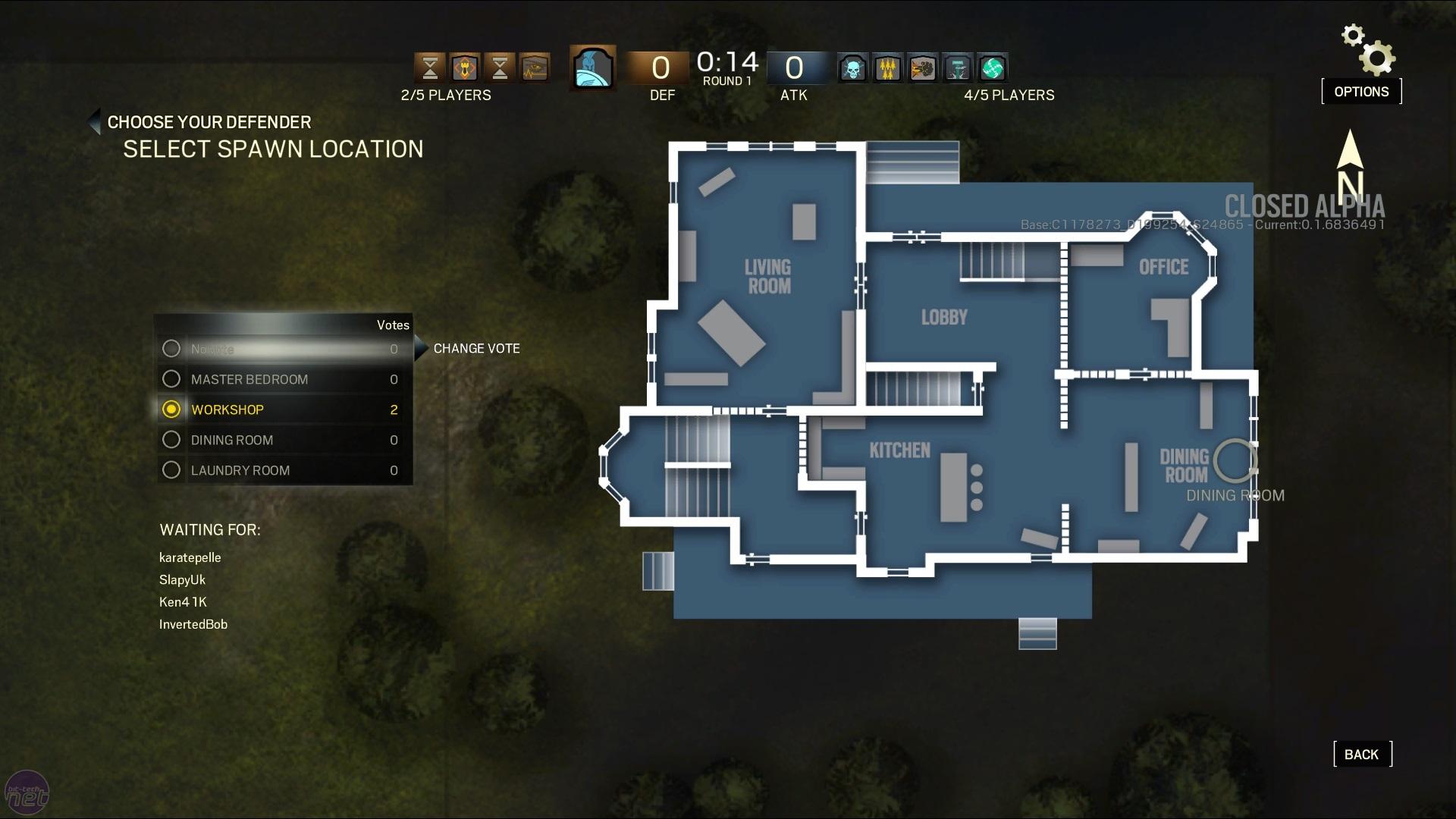Select the skull attacker operator icon
Screen dimensions: 1456x819
tap(853, 68)
